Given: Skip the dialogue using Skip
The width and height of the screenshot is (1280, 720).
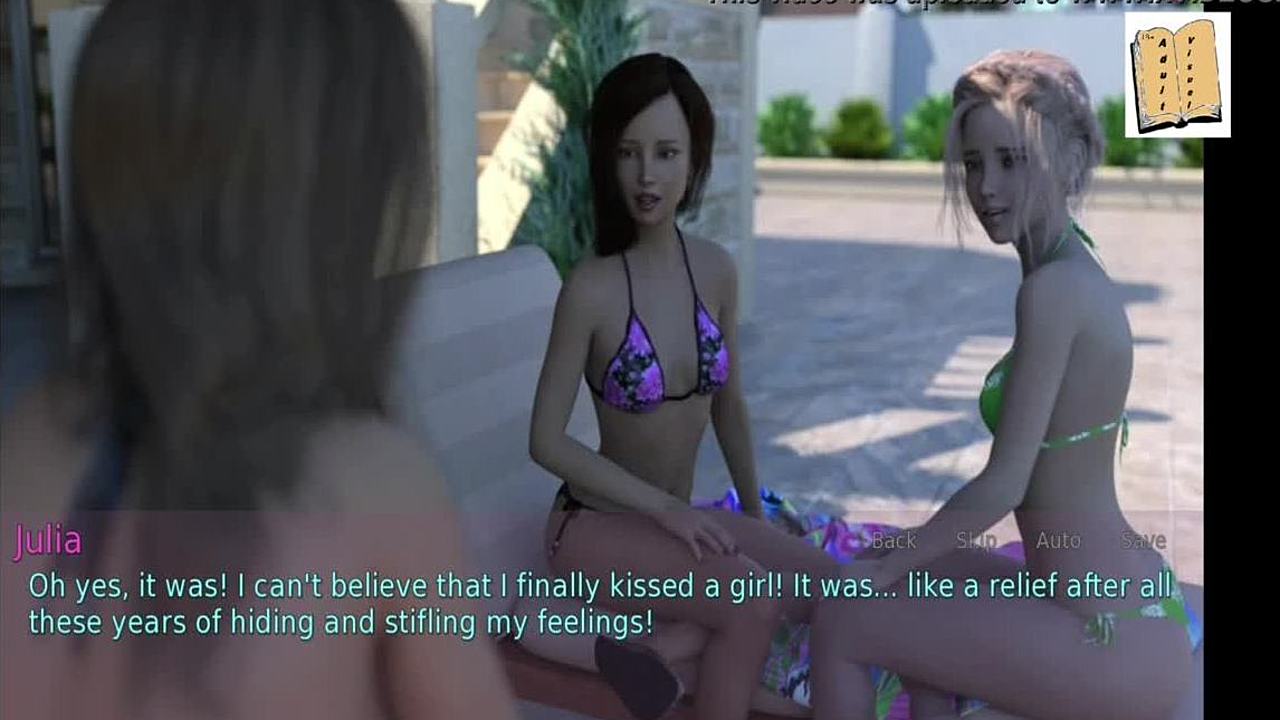Looking at the screenshot, I should 975,541.
